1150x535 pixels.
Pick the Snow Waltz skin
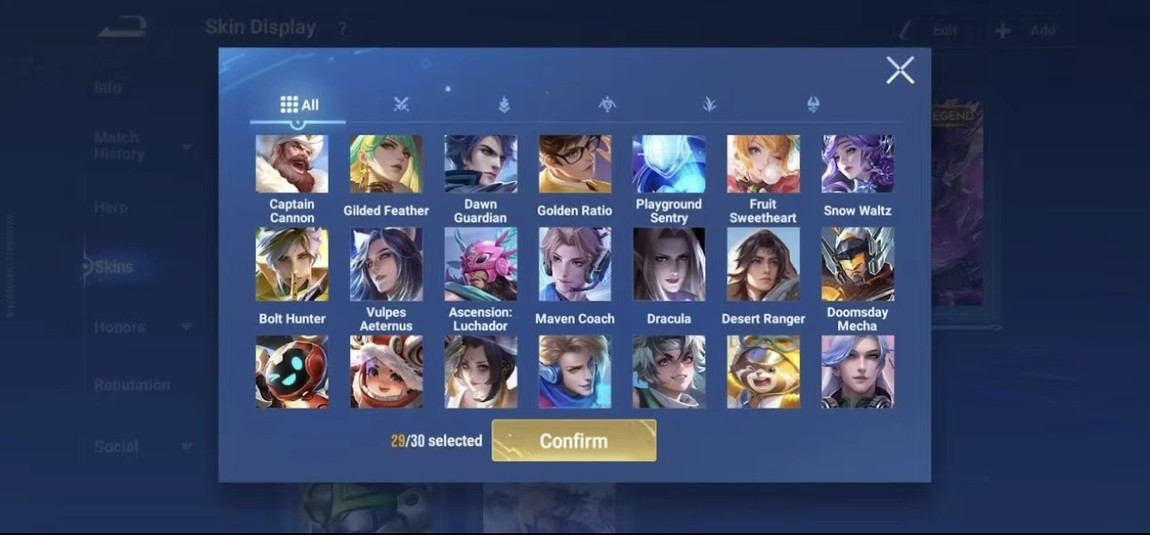pyautogui.click(x=858, y=164)
